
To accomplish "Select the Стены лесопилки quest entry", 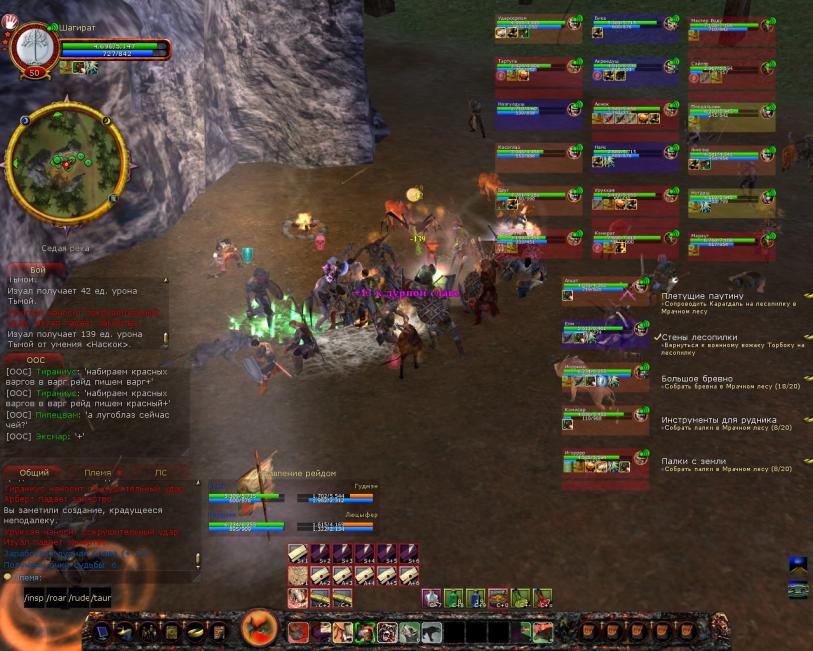I will point(699,338).
